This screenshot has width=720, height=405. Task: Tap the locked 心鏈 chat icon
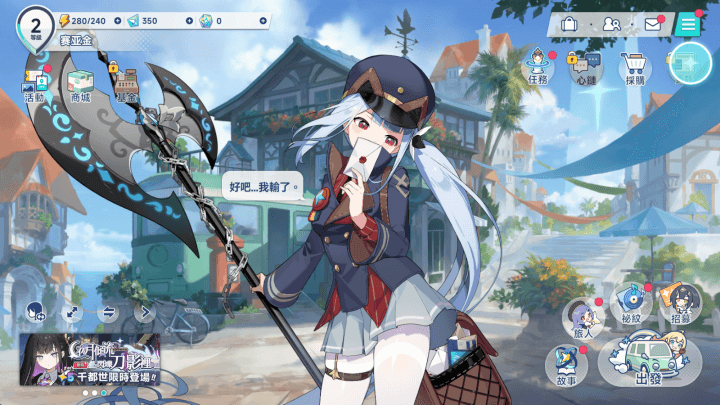pos(583,69)
